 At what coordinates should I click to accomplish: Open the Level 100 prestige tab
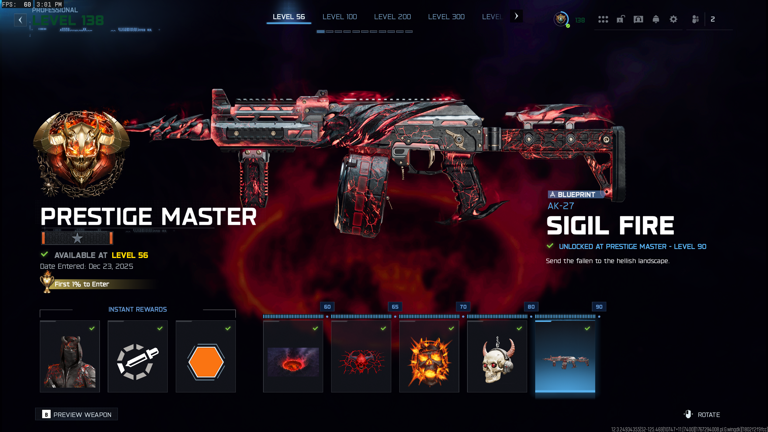click(x=339, y=17)
